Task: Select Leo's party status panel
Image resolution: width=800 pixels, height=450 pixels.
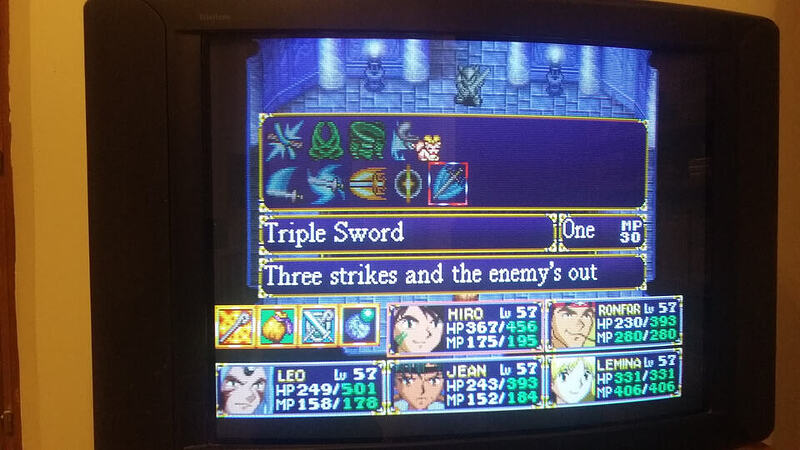Action: [x=299, y=386]
